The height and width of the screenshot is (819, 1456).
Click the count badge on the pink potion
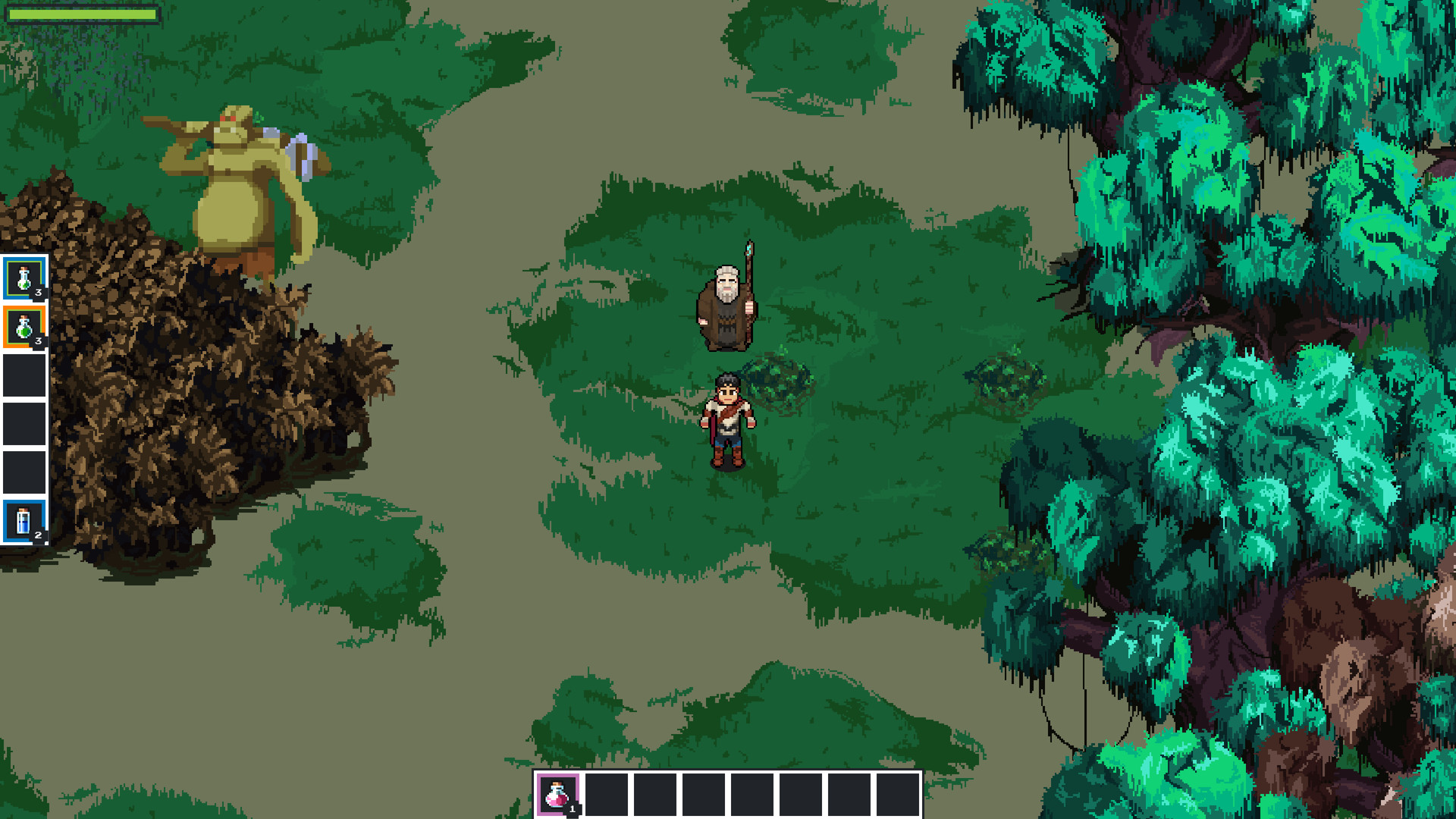pos(573,808)
